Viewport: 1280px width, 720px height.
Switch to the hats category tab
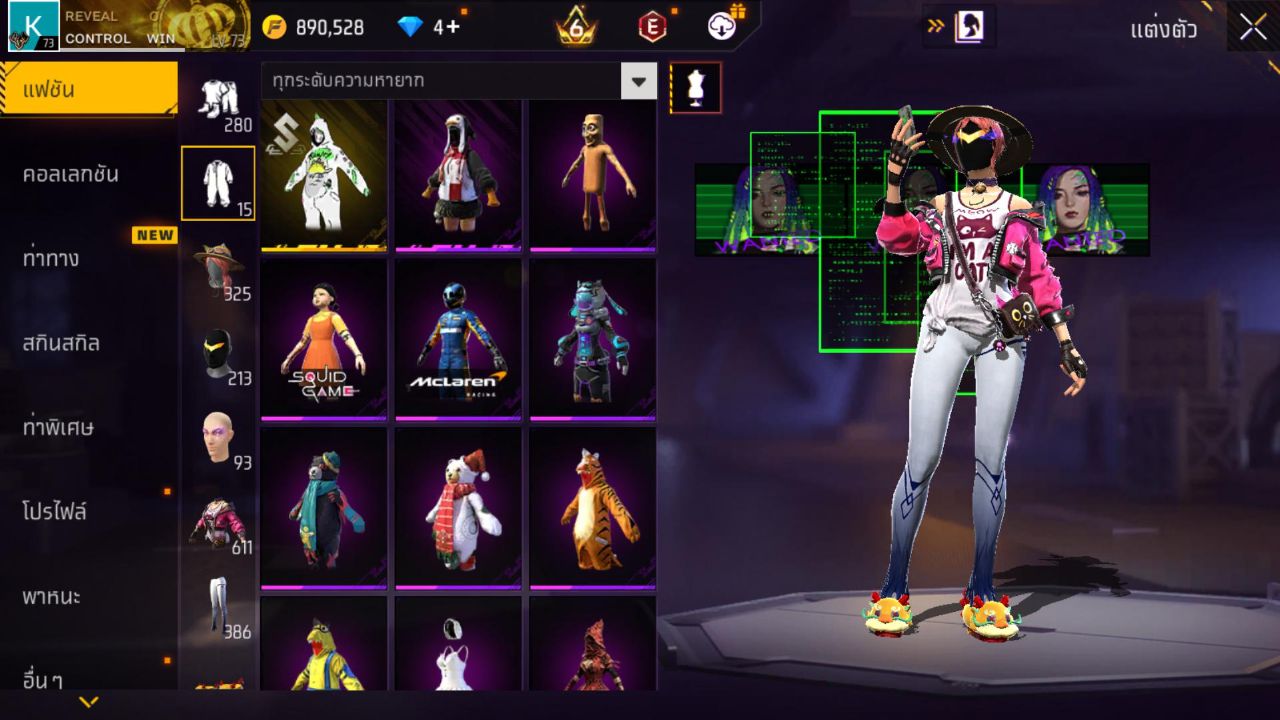(x=218, y=270)
